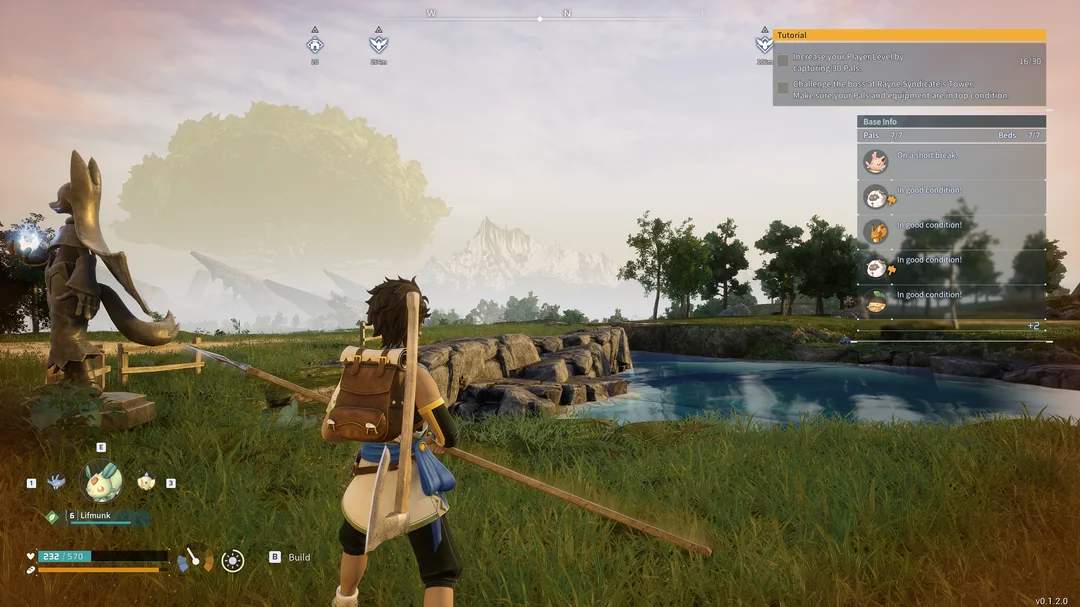Switch to the cream pal in slot 3
Image resolution: width=1080 pixels, height=607 pixels.
pyautogui.click(x=146, y=482)
